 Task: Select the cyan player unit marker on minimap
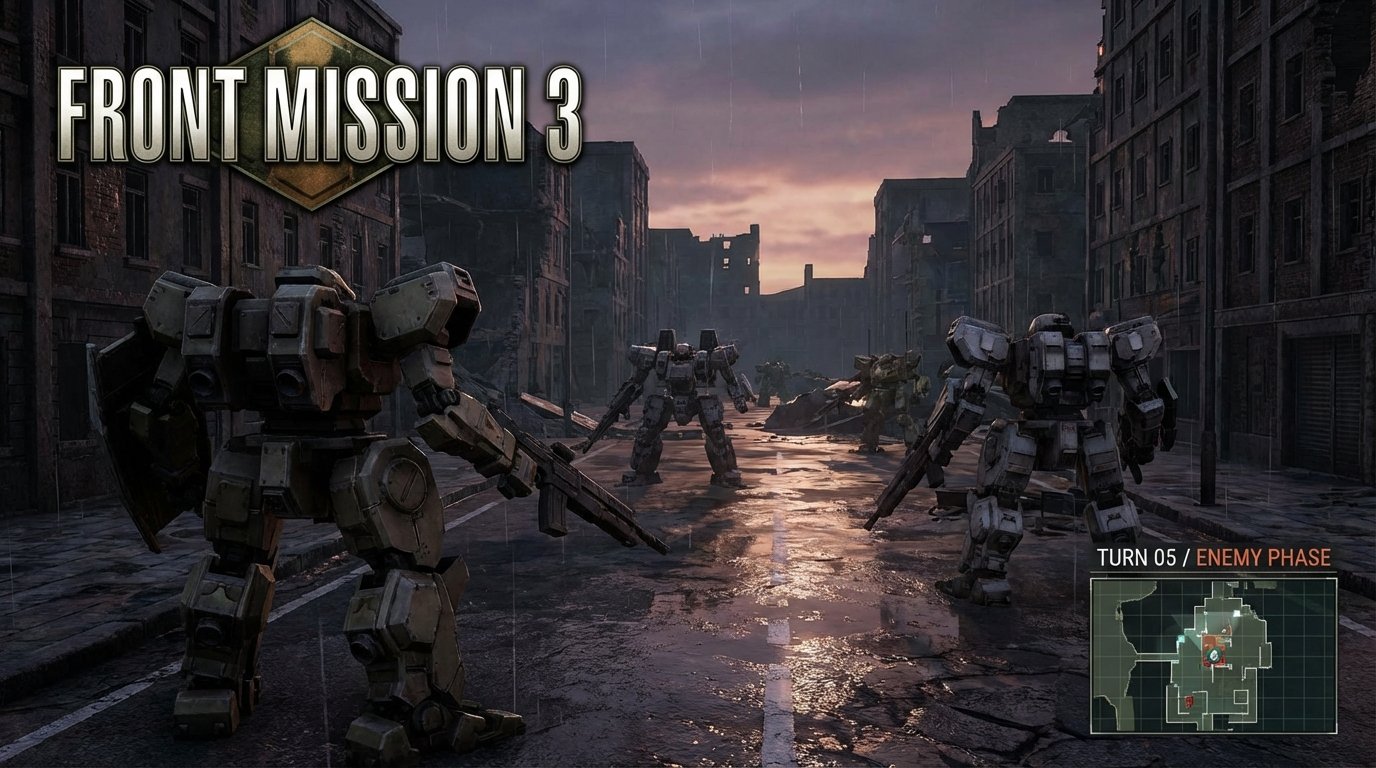click(x=1179, y=638)
